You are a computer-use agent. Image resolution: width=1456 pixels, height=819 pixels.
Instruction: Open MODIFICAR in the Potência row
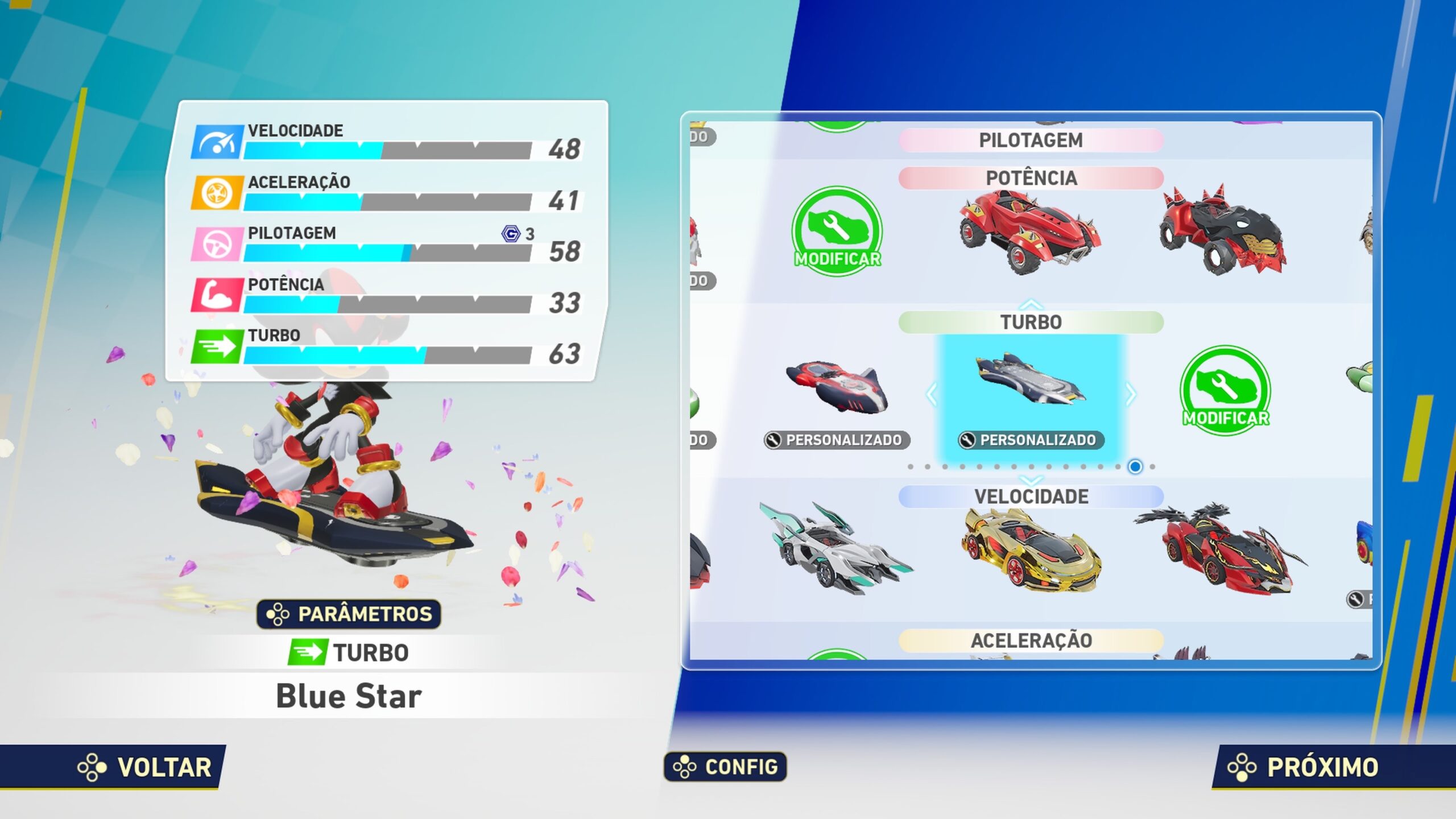[837, 231]
